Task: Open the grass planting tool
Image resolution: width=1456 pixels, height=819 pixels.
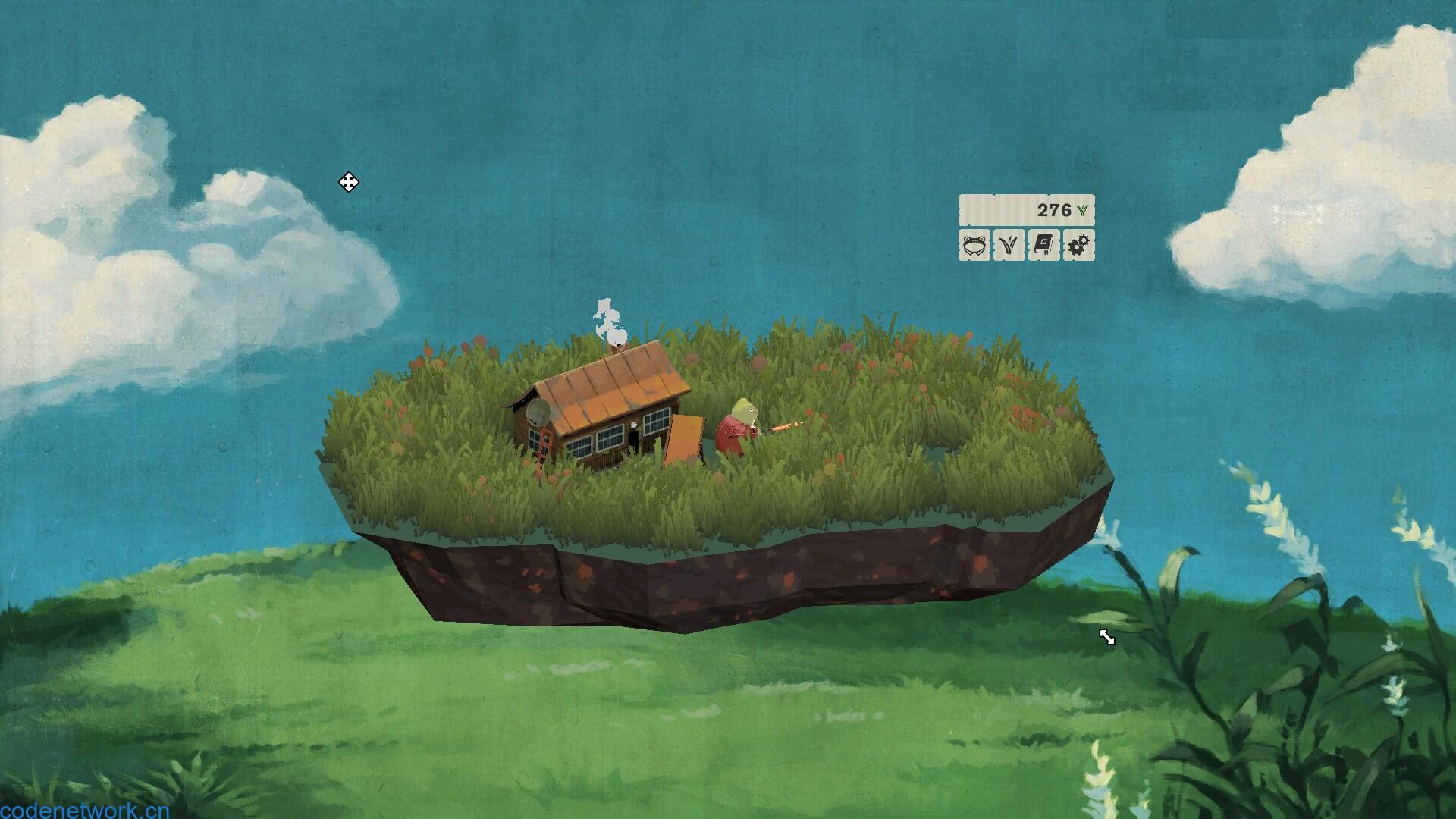Action: click(x=1009, y=244)
